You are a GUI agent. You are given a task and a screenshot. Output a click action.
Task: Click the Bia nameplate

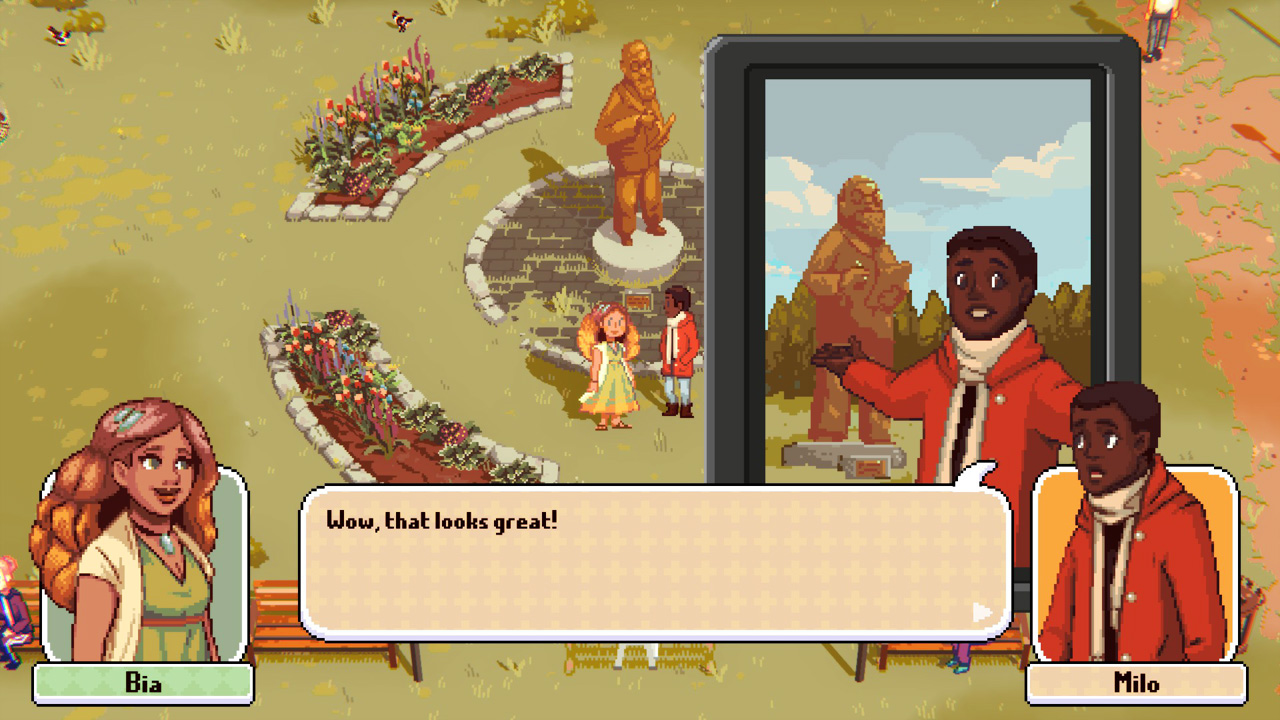tap(145, 685)
